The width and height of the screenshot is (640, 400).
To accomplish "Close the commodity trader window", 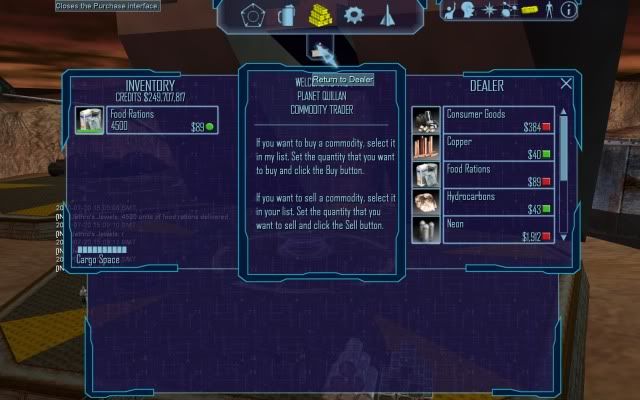I will click(x=566, y=84).
